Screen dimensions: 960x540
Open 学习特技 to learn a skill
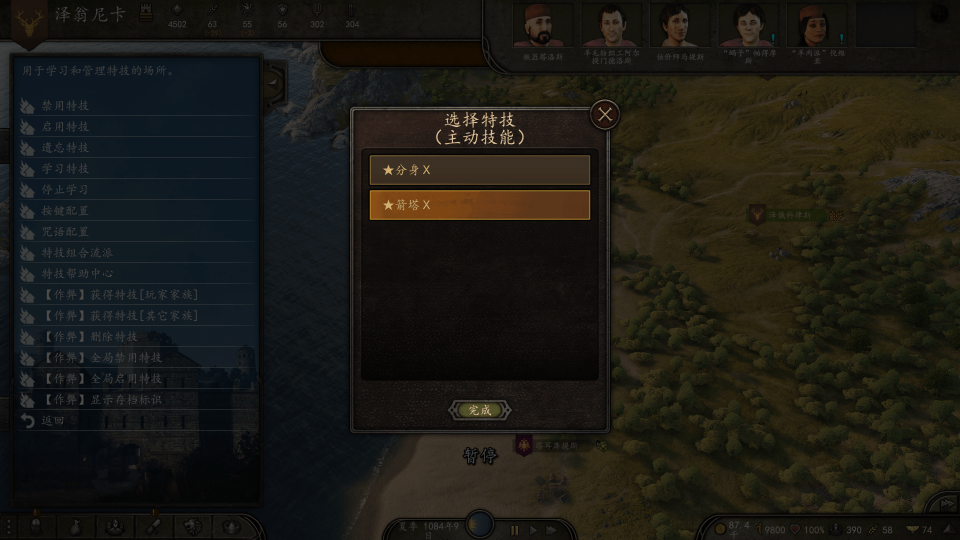coord(66,169)
